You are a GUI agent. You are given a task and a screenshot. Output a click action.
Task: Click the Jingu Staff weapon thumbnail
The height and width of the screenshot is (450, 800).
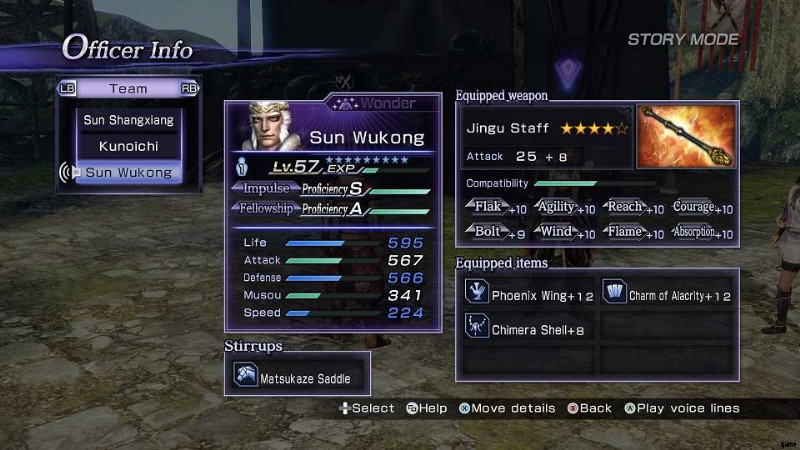686,136
